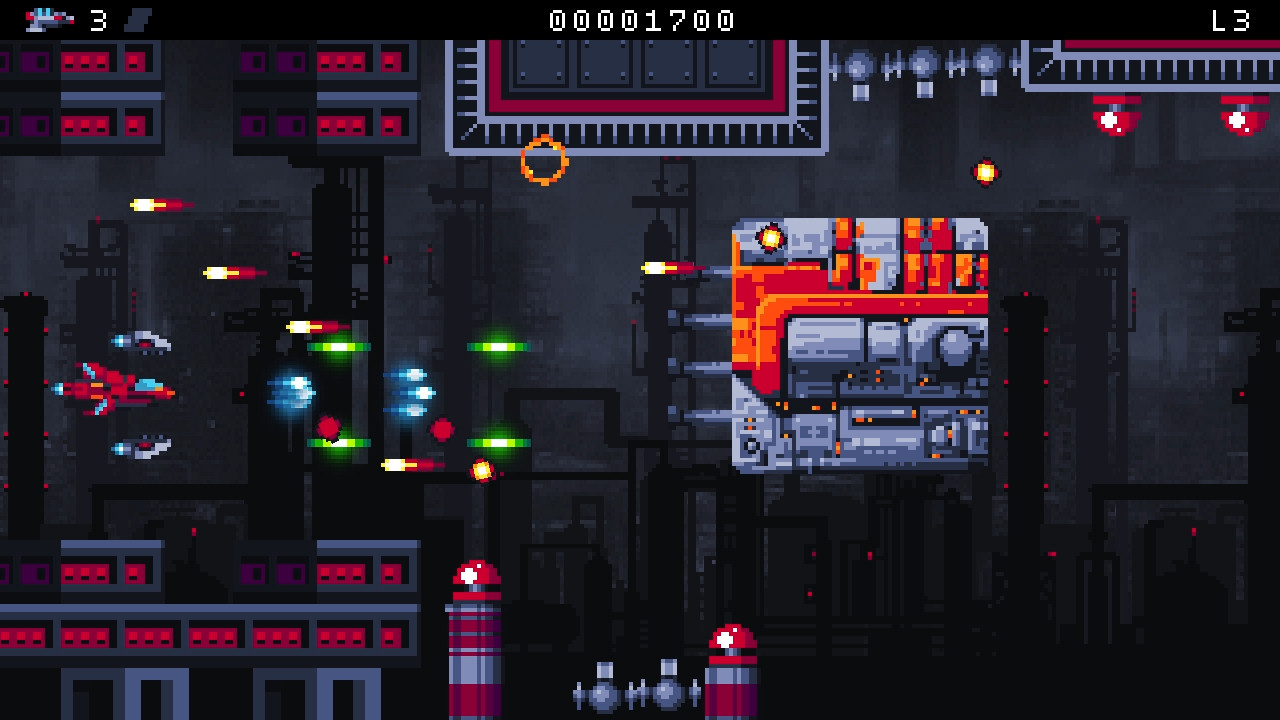Toggle the gray ammo indicator beside the lives counter
1280x720 pixels.
[x=138, y=18]
